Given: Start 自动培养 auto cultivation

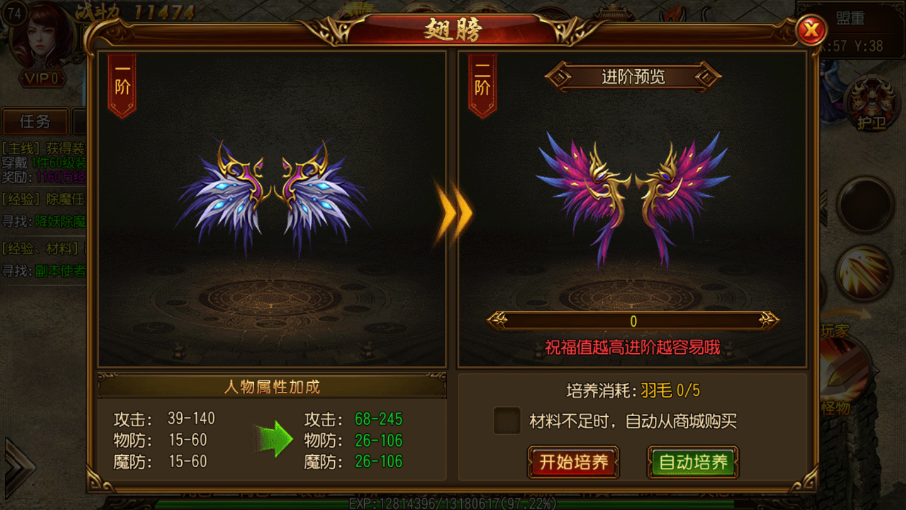Looking at the screenshot, I should 693,462.
